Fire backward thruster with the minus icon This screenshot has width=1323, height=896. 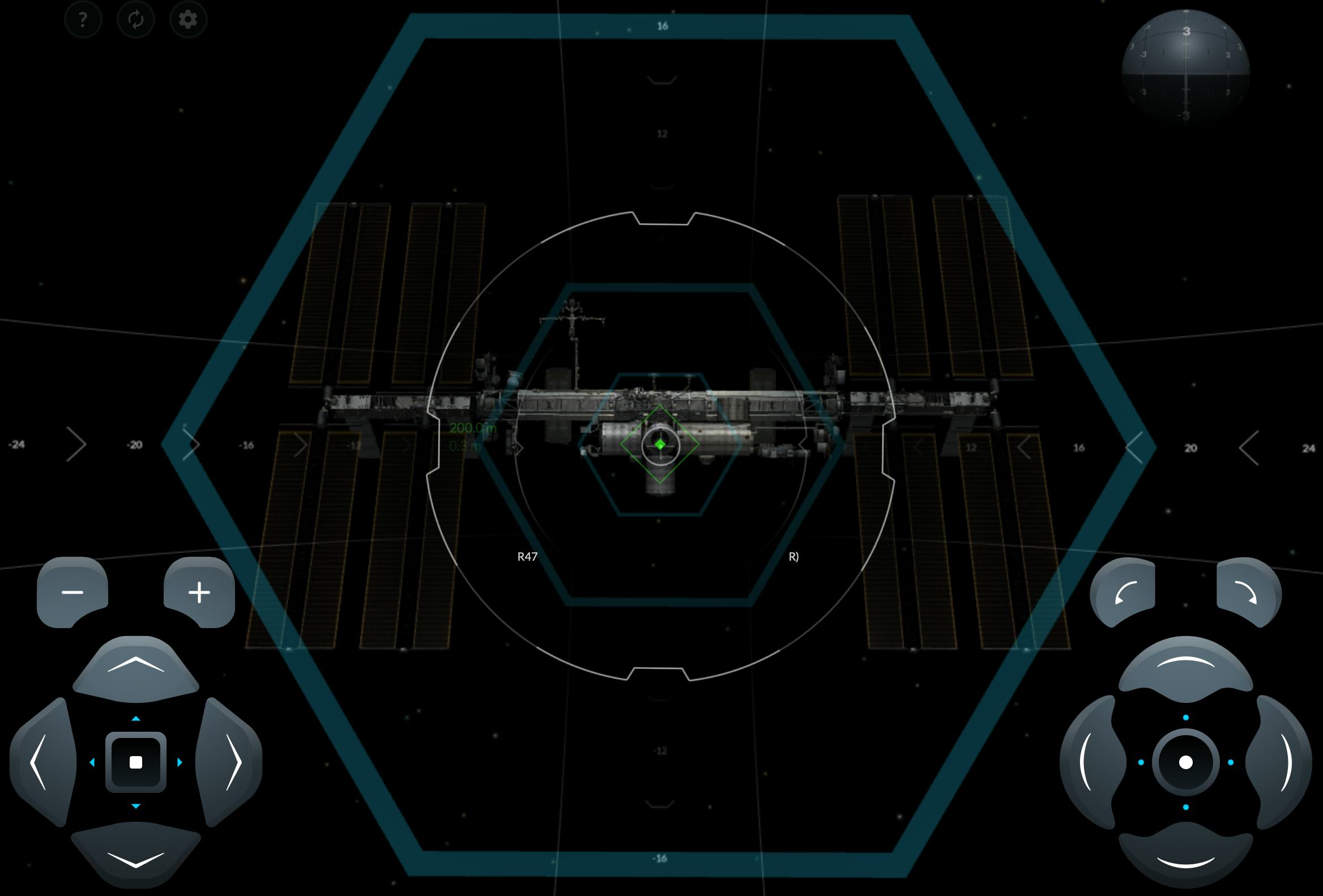point(73,592)
